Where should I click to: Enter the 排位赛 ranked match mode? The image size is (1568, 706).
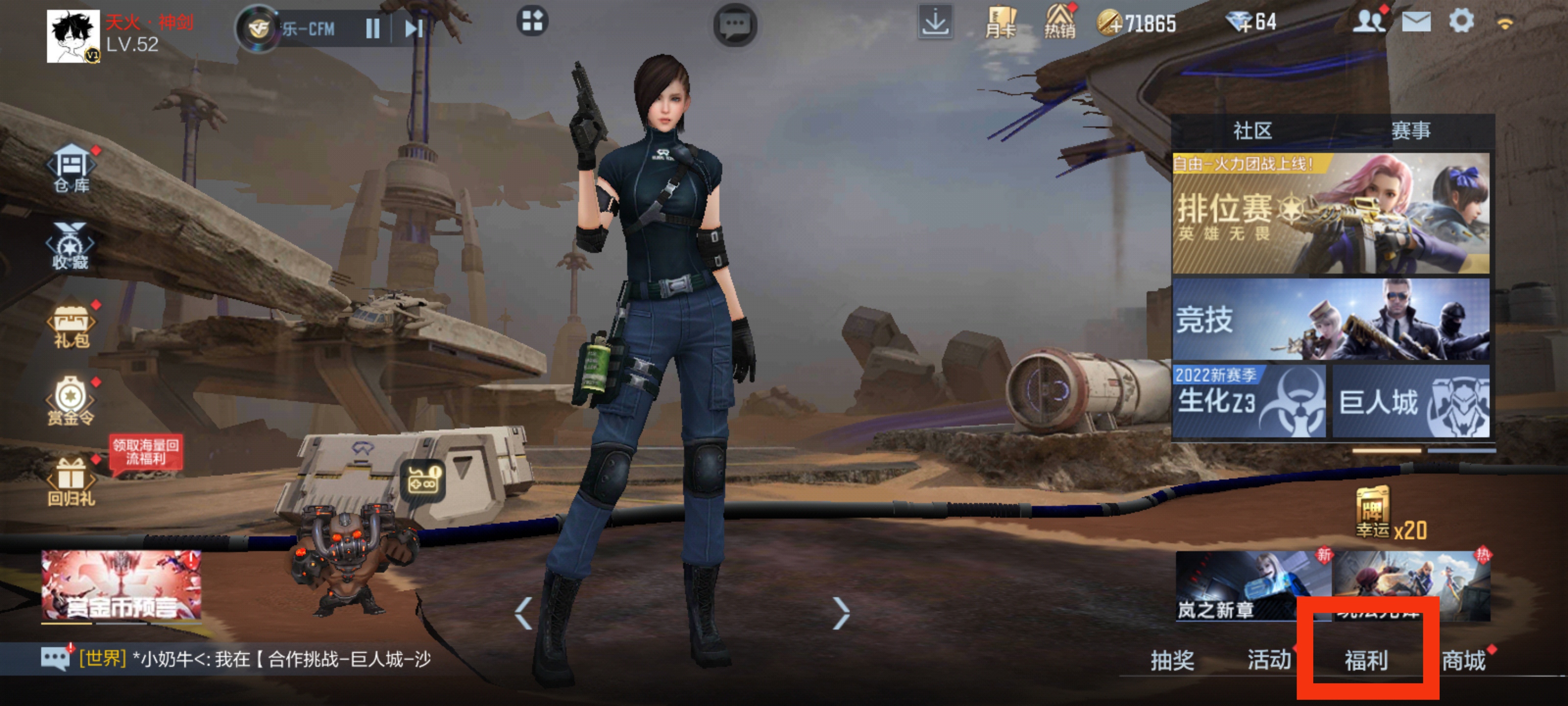coord(1331,213)
